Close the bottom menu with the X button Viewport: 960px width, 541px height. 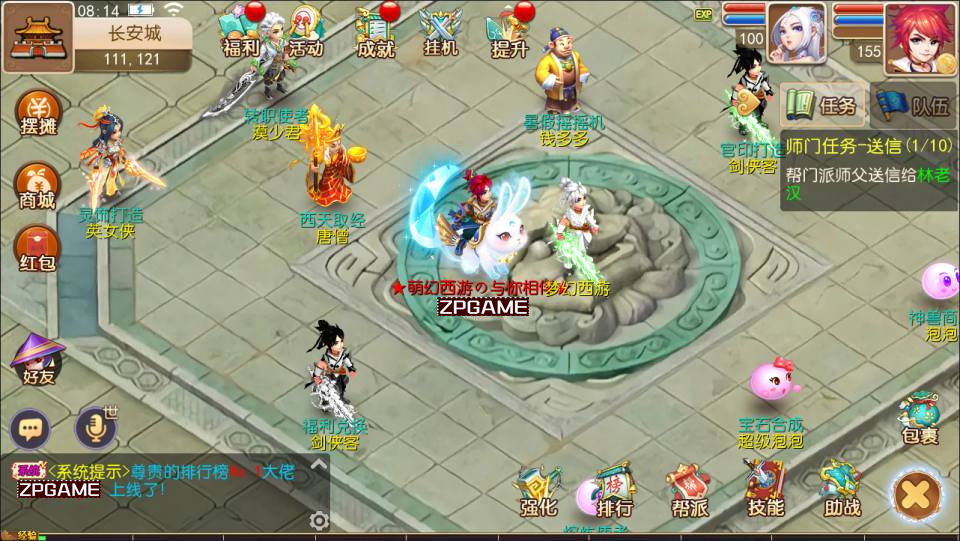(x=916, y=494)
